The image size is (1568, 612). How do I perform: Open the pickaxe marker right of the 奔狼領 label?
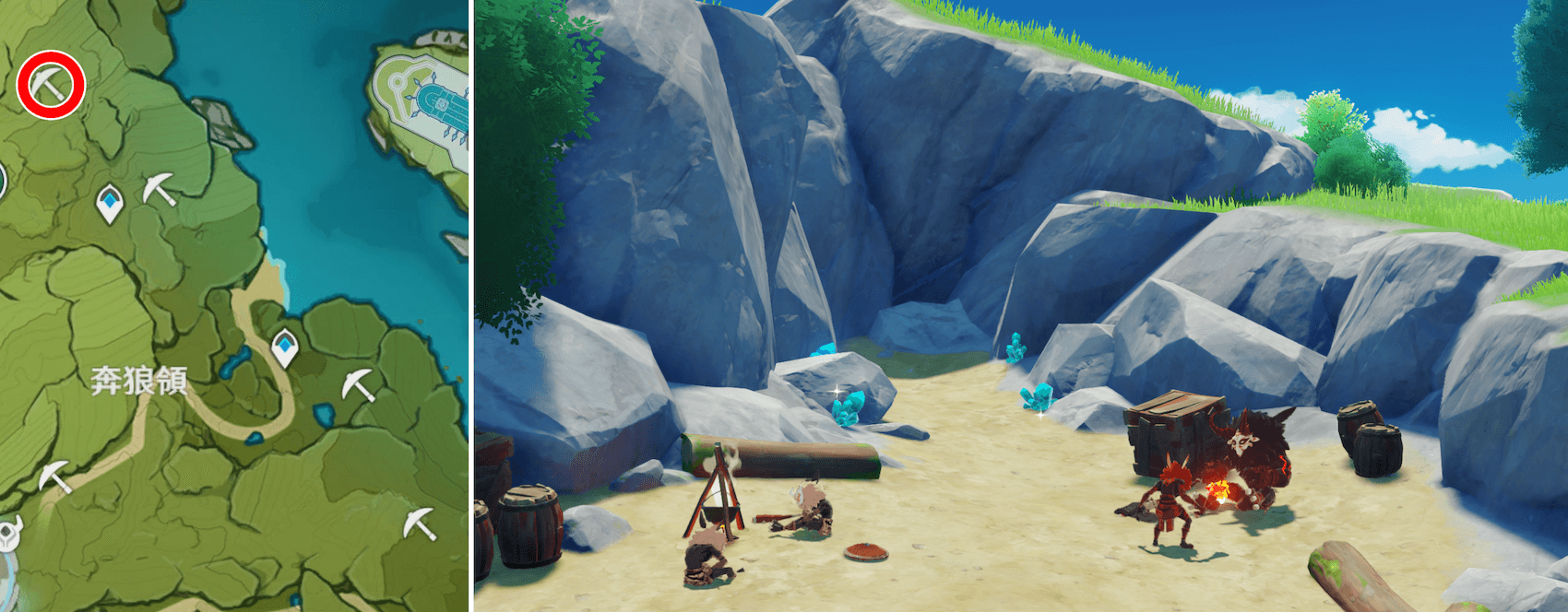click(358, 384)
